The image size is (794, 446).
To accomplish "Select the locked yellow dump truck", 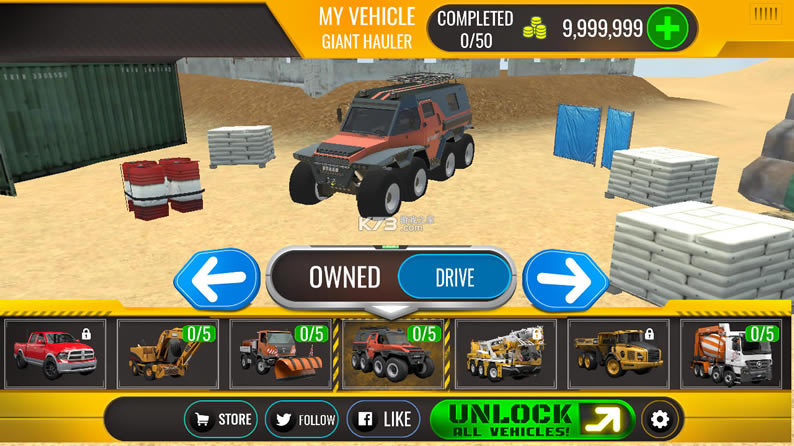I will 618,354.
